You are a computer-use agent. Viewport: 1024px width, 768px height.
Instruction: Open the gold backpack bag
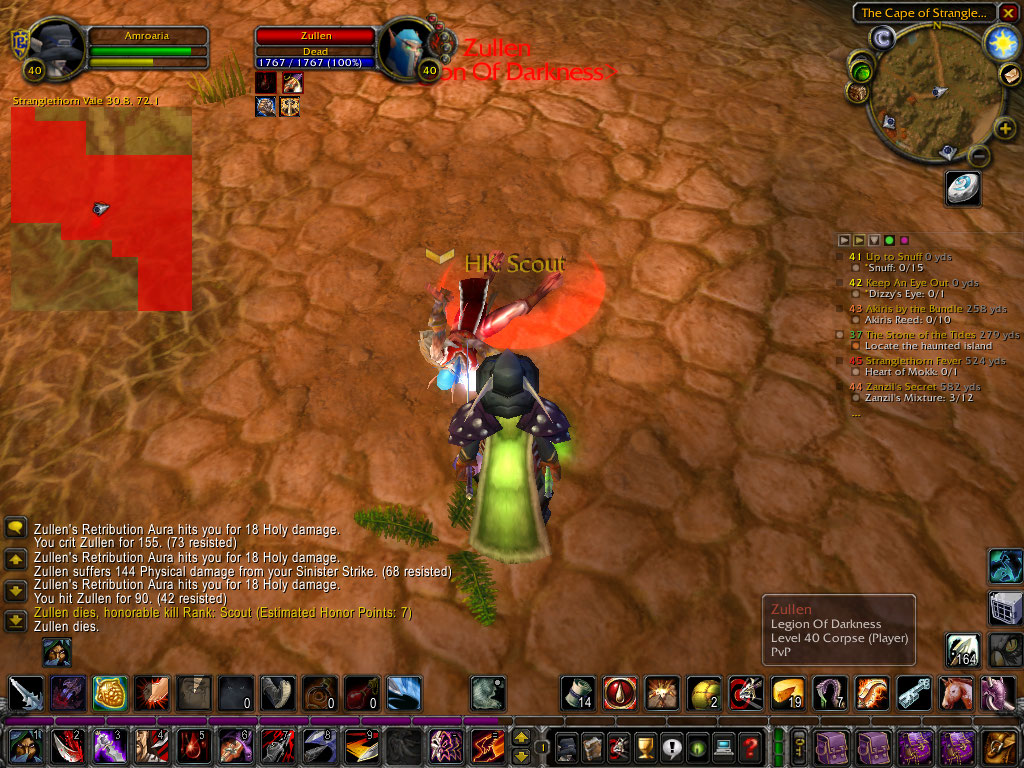tap(1001, 747)
